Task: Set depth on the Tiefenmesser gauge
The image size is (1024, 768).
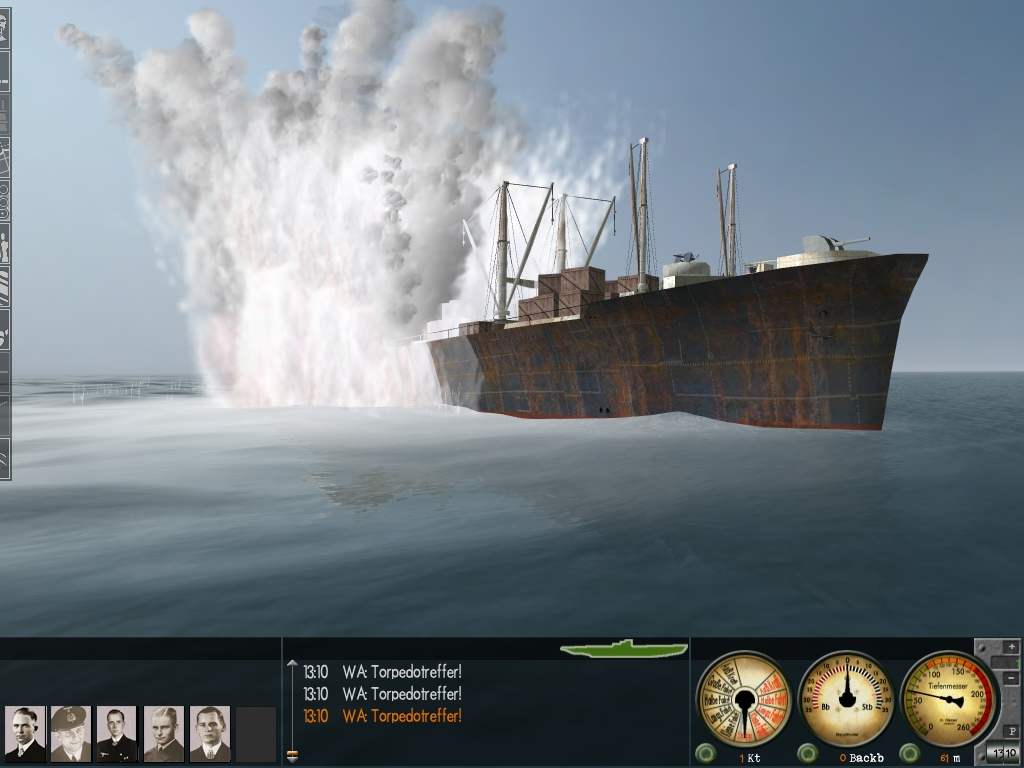Action: pos(949,699)
